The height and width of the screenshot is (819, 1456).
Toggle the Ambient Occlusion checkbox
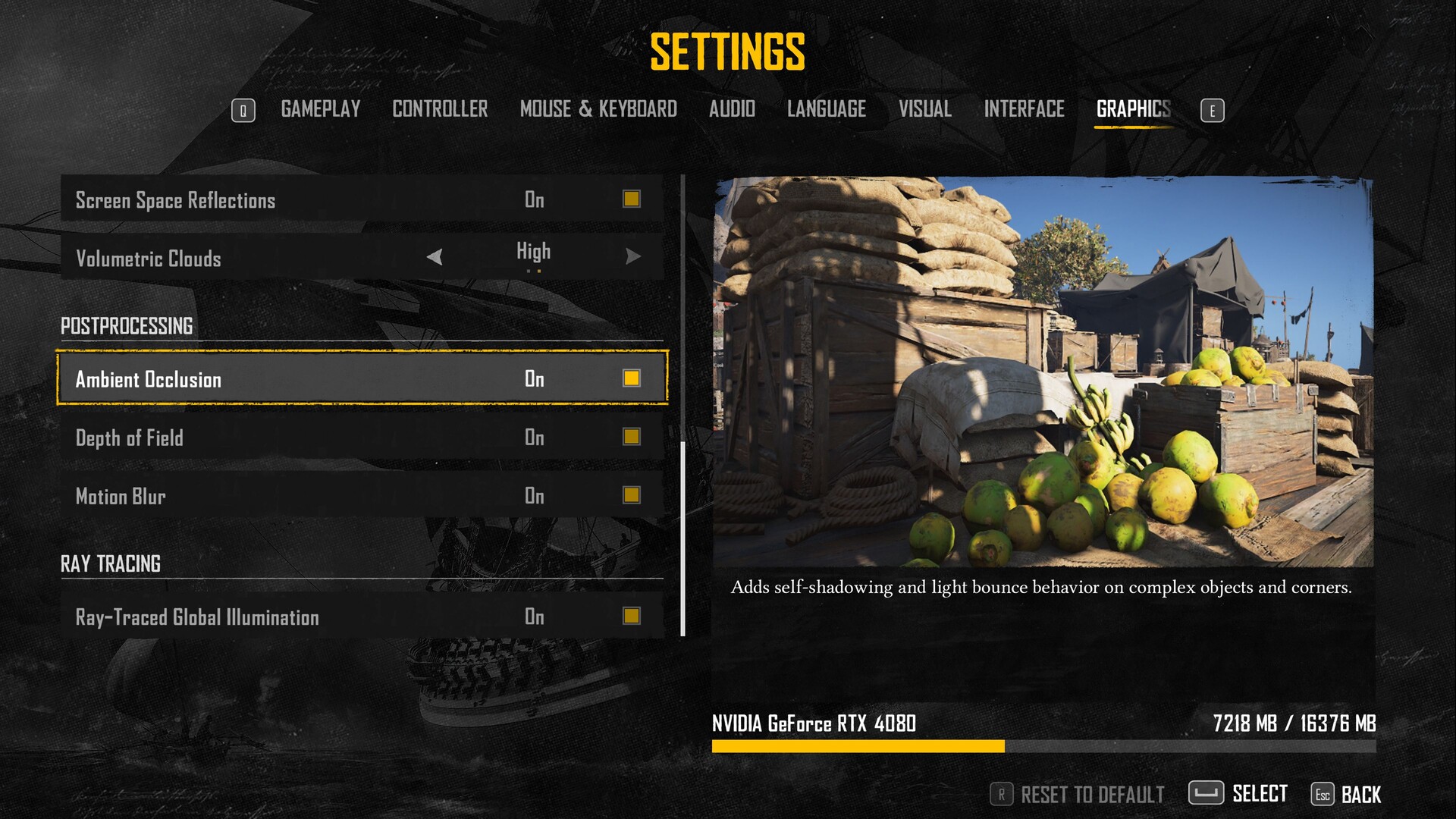coord(631,378)
